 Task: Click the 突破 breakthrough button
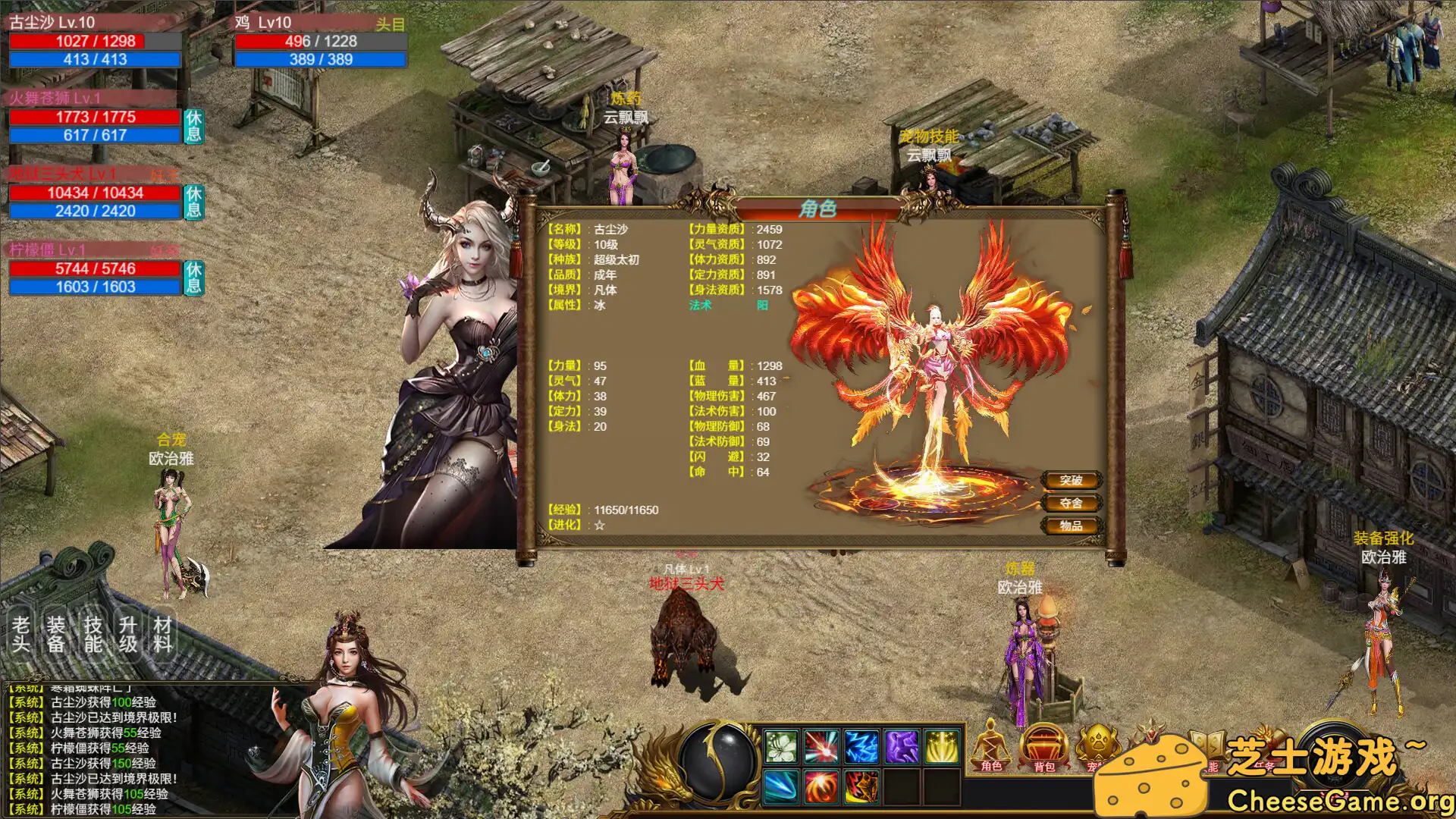point(1071,480)
